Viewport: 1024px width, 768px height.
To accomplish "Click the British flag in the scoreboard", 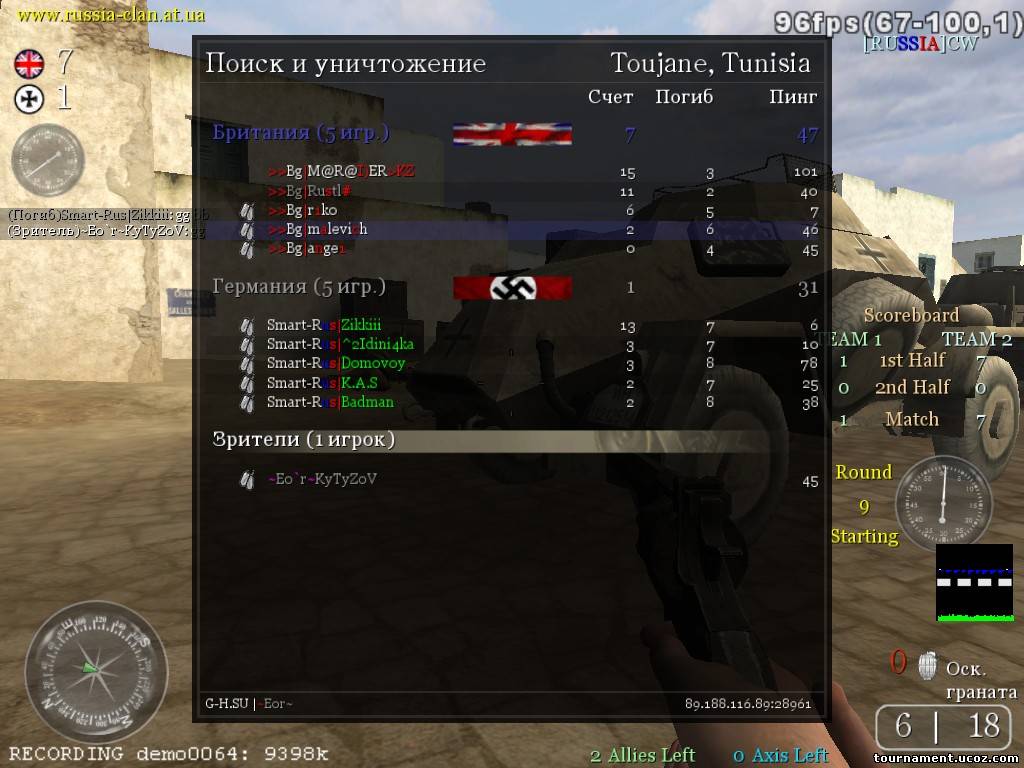I will (x=512, y=134).
